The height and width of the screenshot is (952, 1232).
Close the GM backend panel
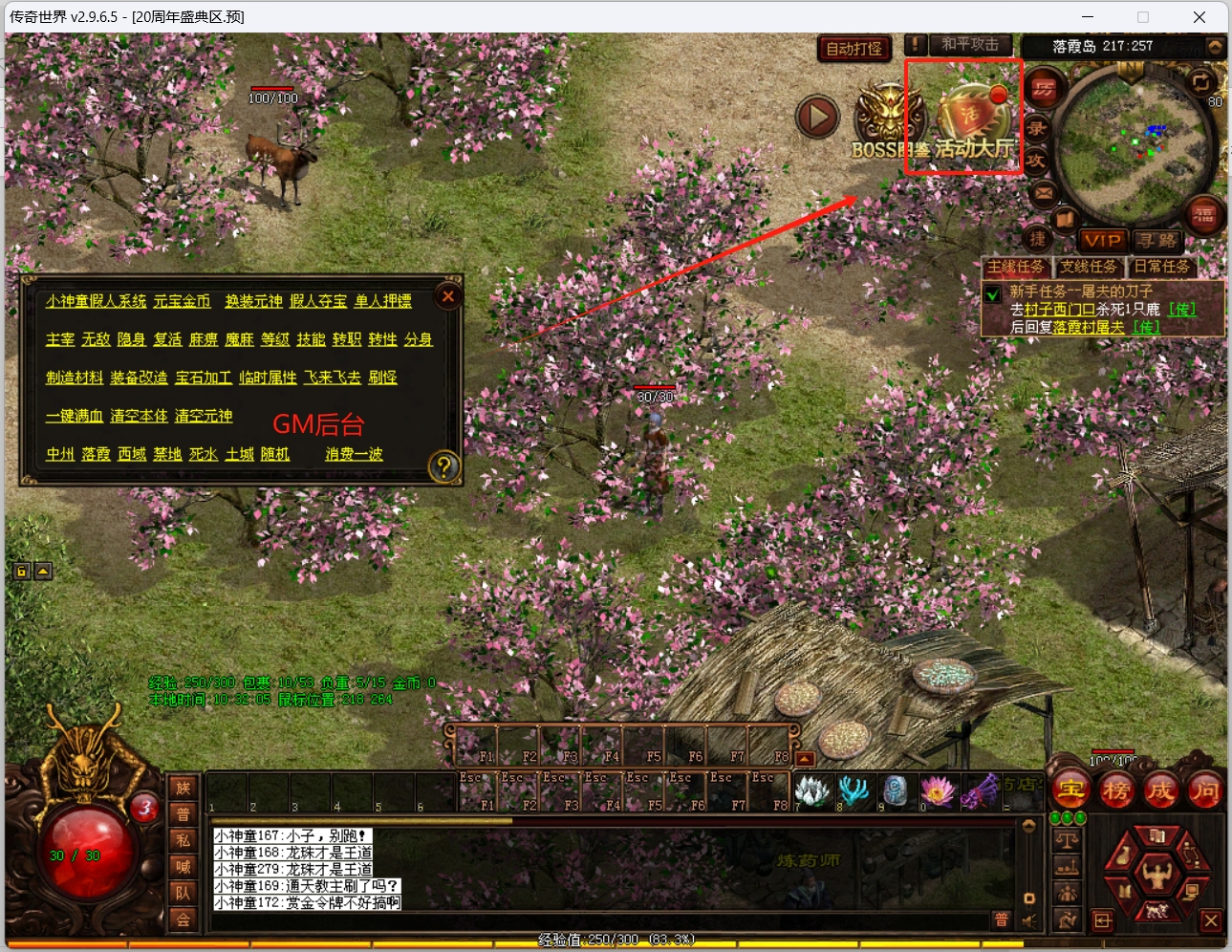pyautogui.click(x=447, y=296)
